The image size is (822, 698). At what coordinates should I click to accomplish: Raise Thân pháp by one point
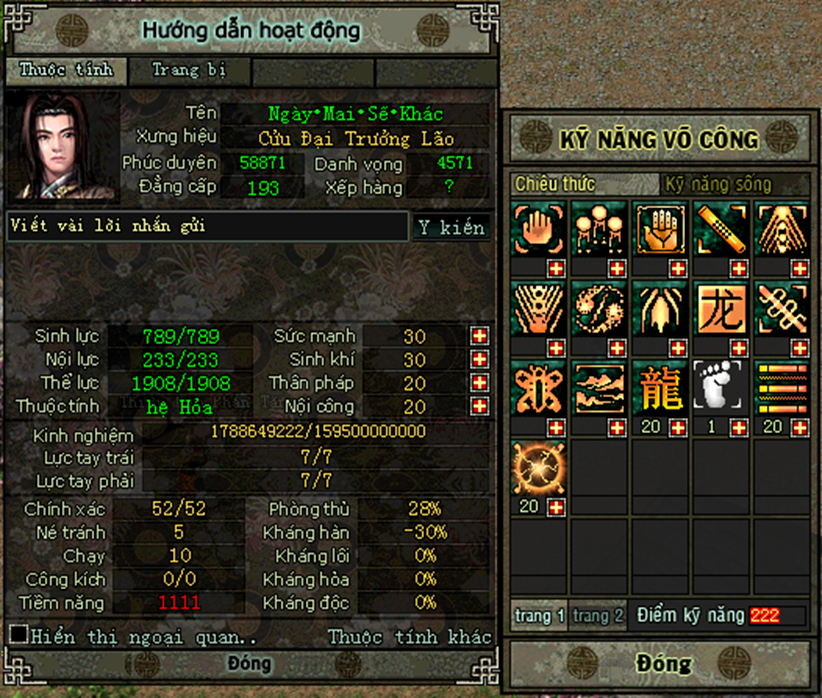(480, 383)
